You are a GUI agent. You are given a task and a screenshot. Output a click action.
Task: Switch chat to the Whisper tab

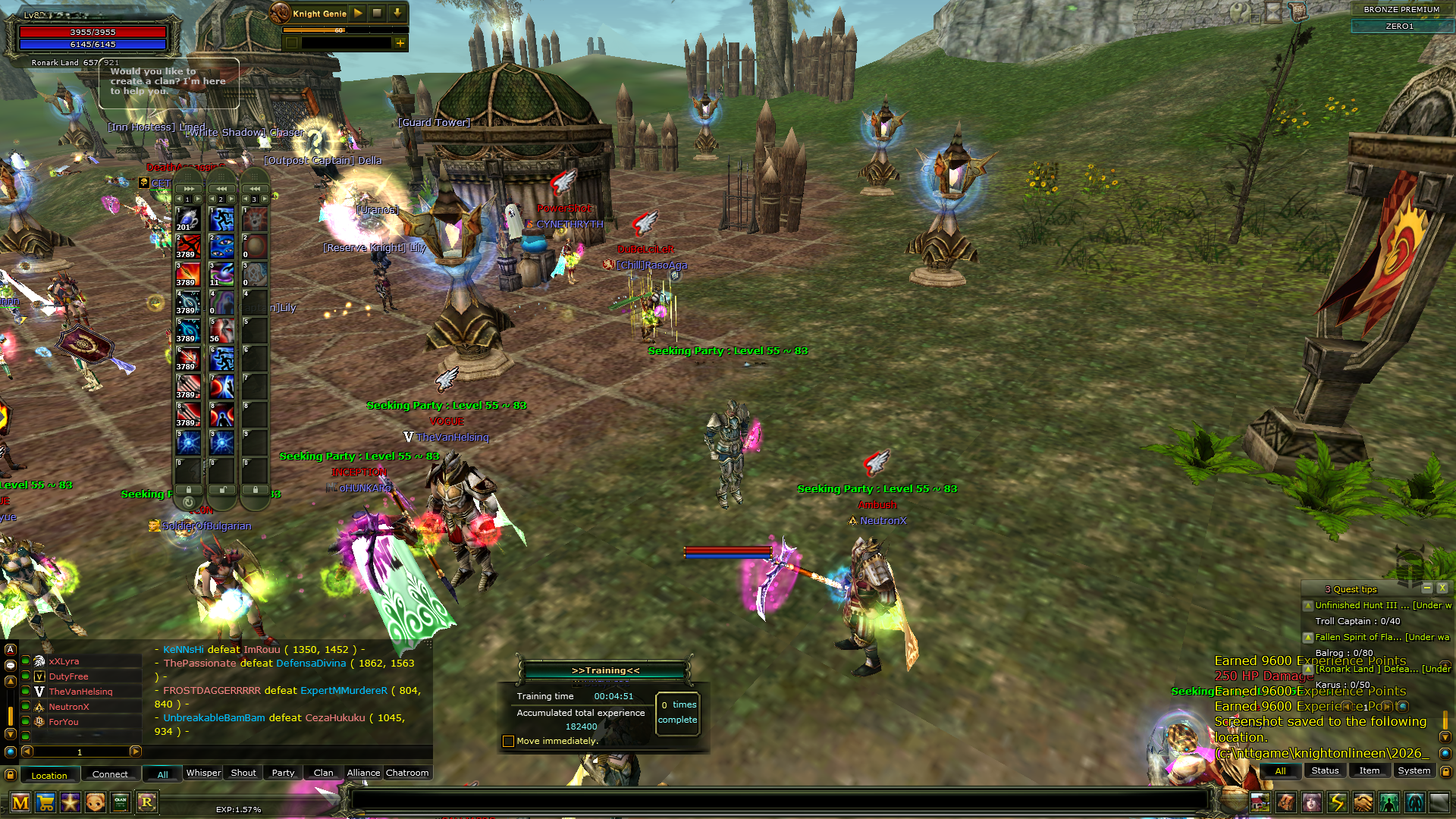(203, 773)
